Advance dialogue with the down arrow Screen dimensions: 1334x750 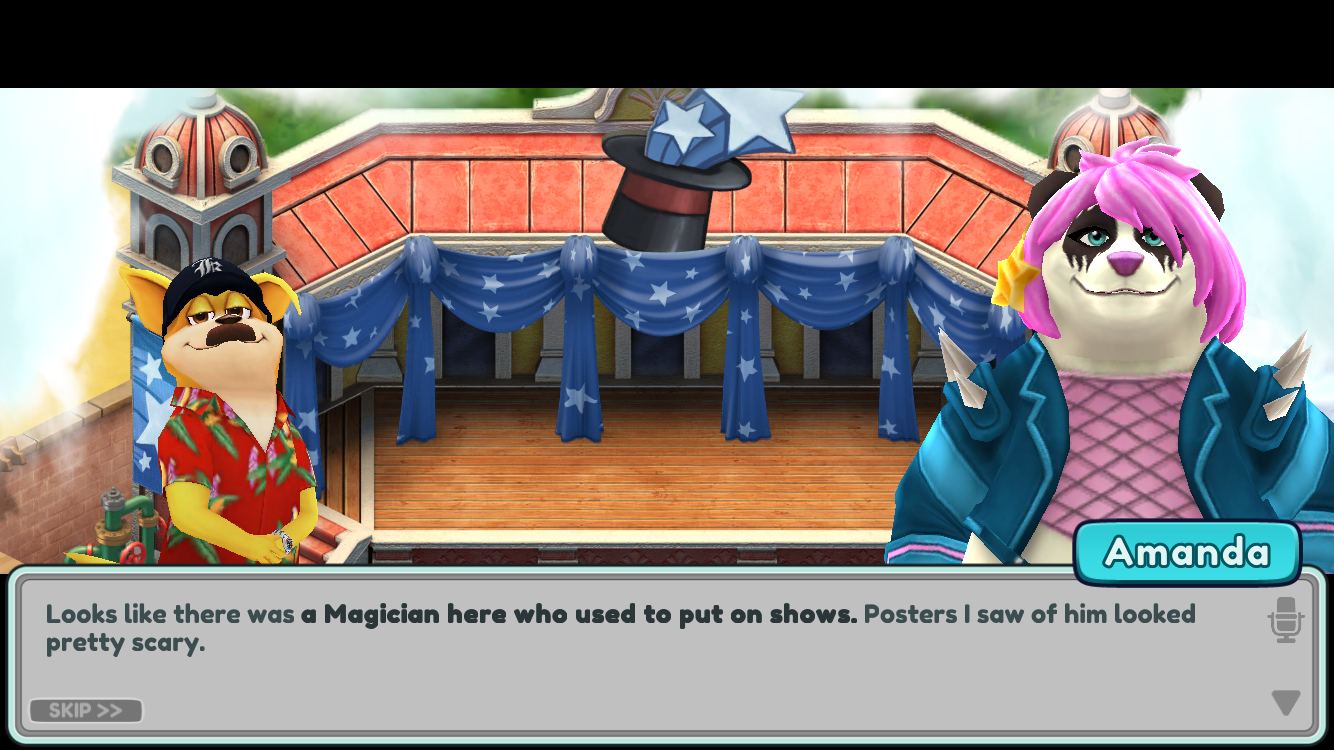click(x=1286, y=703)
